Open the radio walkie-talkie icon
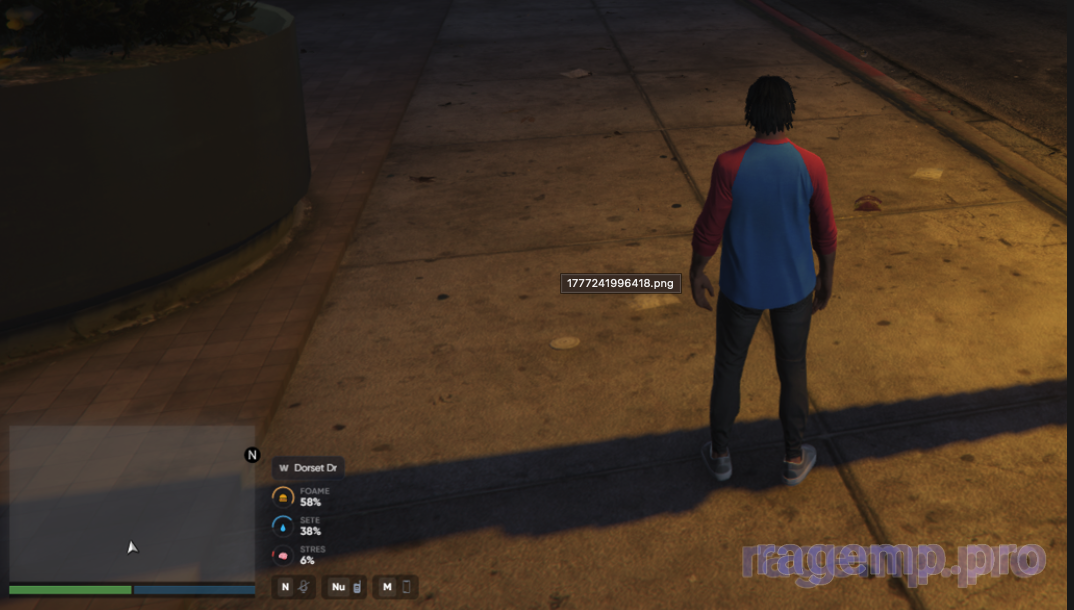Image resolution: width=1074 pixels, height=610 pixels. pyautogui.click(x=357, y=587)
